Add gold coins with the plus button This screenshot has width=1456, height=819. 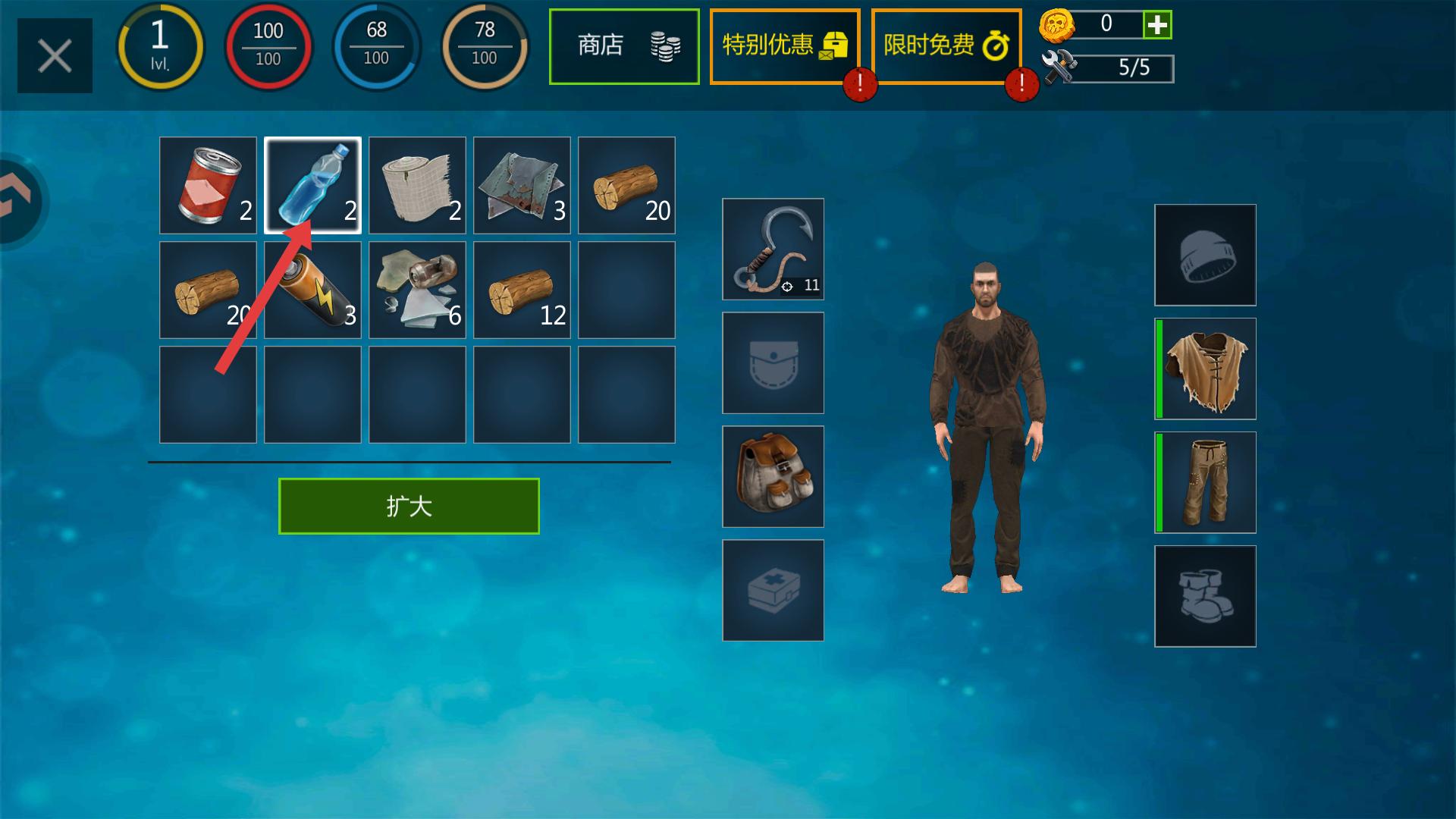click(x=1157, y=25)
